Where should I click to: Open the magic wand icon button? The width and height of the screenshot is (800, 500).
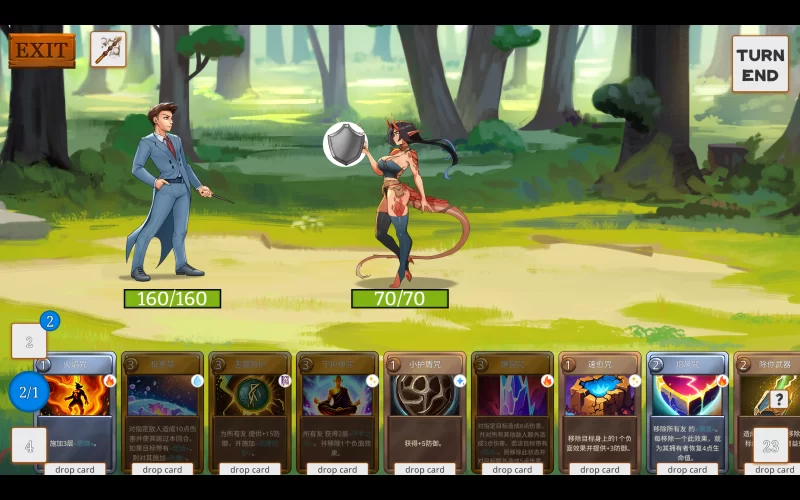108,49
